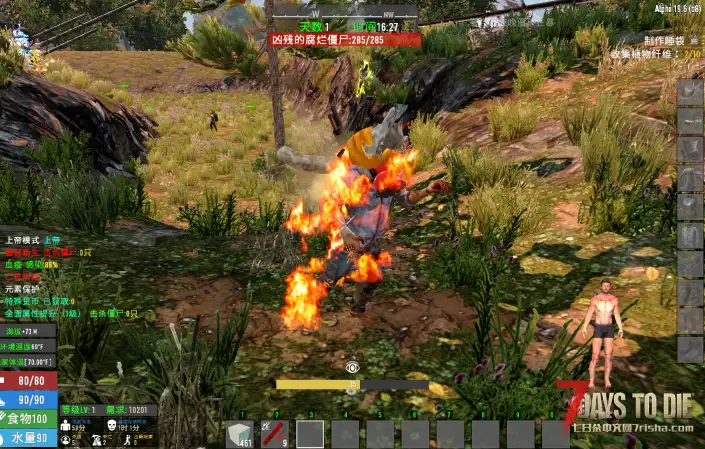Image resolution: width=705 pixels, height=449 pixels.
Task: Click the bottom equipment slot on right
Action: (x=690, y=349)
